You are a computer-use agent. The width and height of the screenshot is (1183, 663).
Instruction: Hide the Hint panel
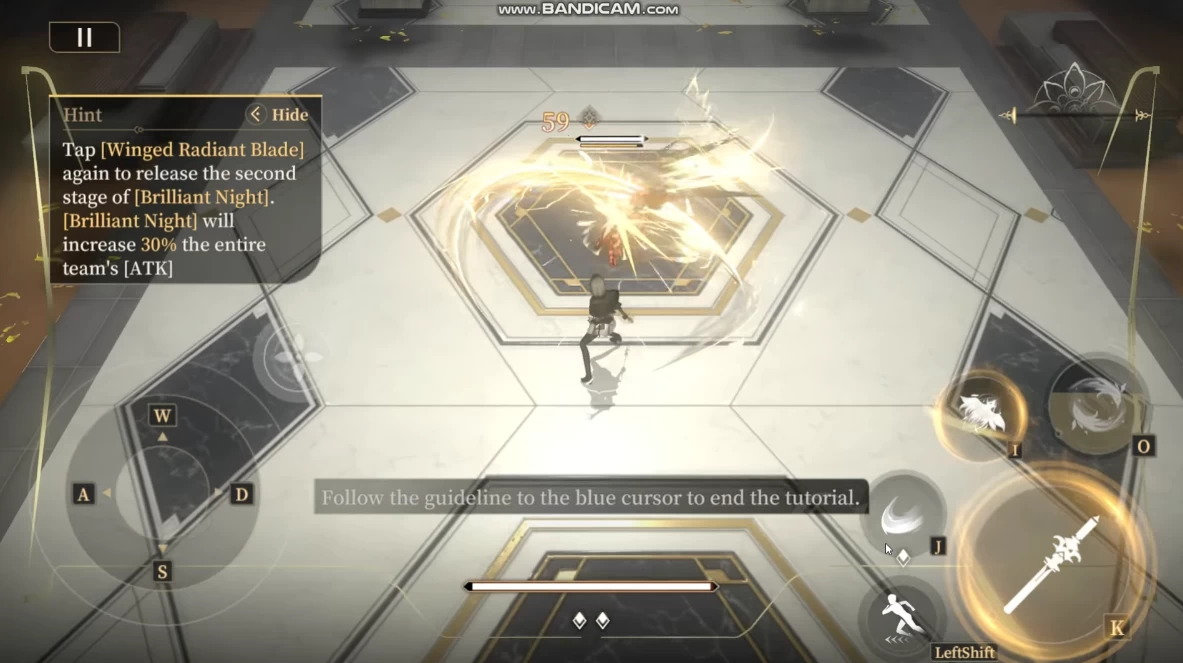tap(279, 114)
